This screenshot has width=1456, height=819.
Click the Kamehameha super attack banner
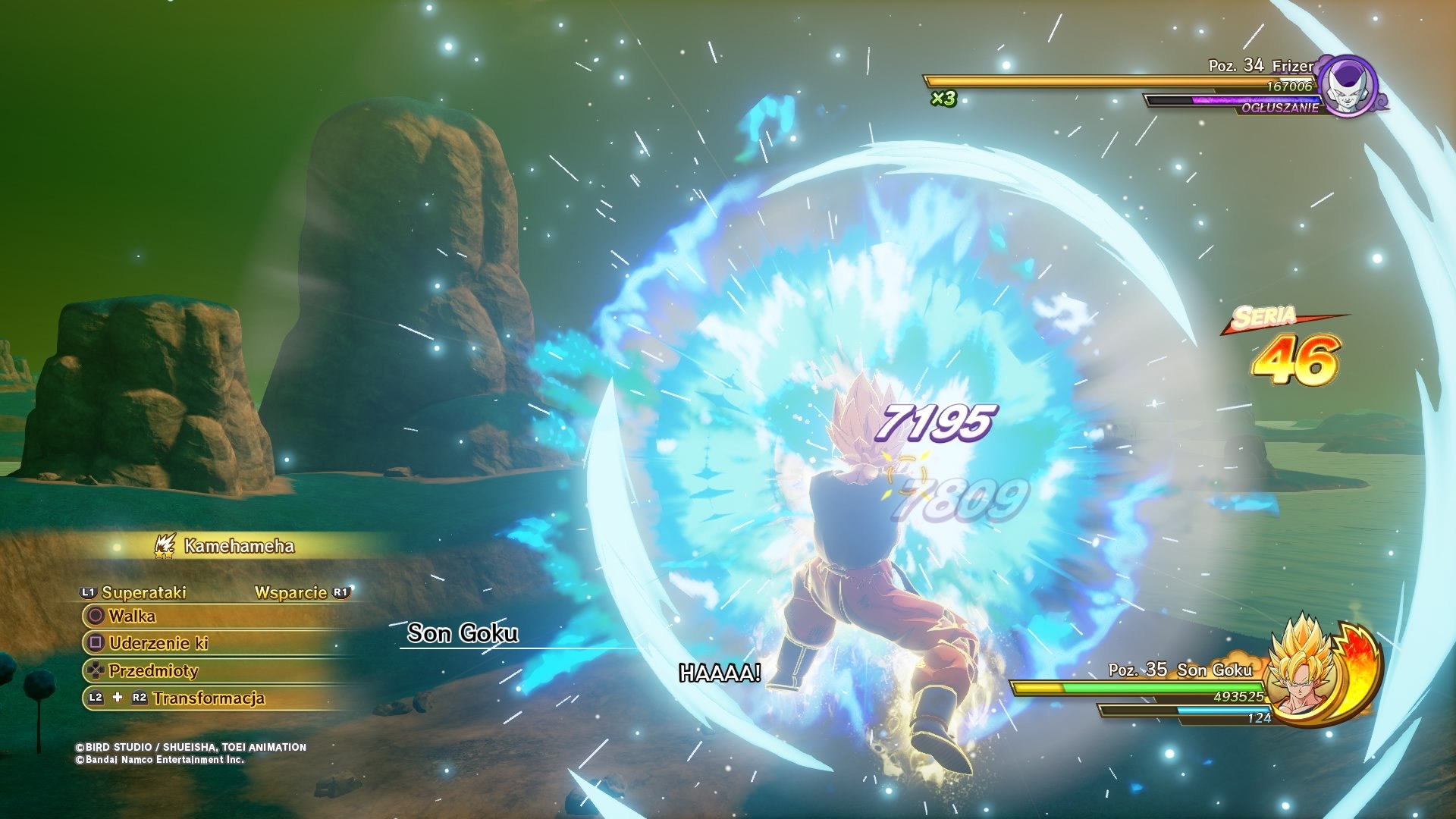pyautogui.click(x=239, y=546)
